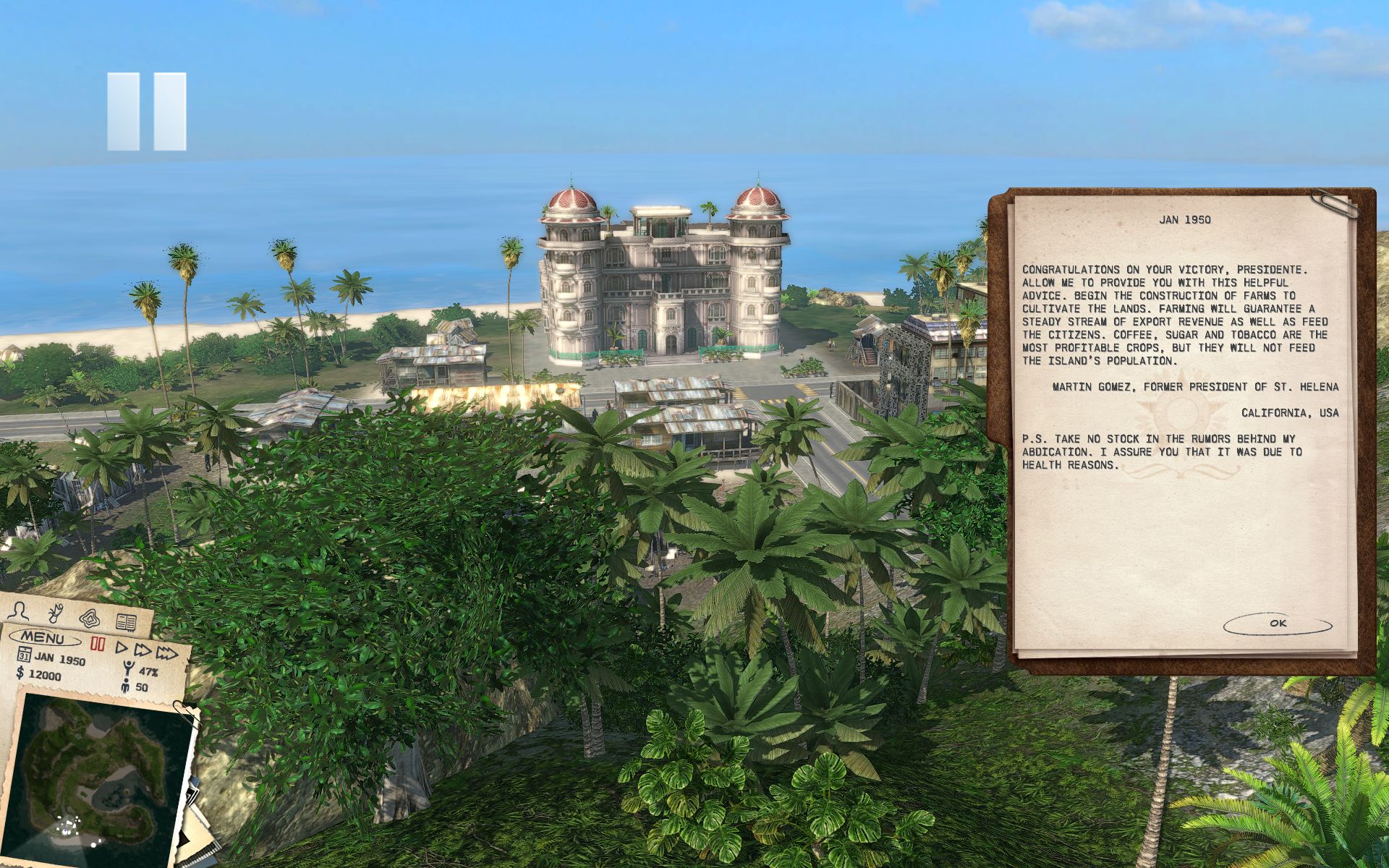Set game speed to normal play
Viewport: 1389px width, 868px height.
tap(122, 648)
